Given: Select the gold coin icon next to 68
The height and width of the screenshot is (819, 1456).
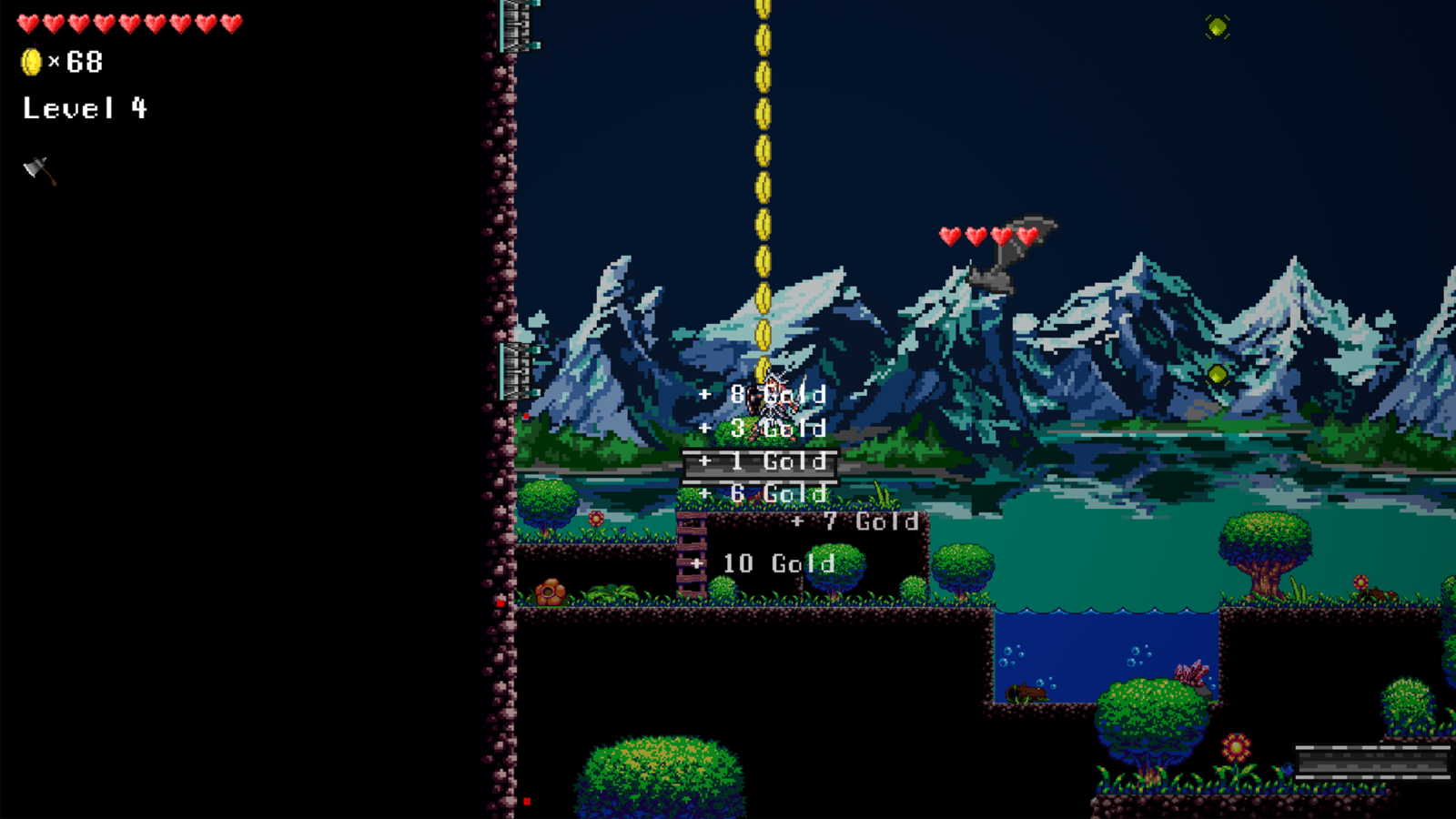Looking at the screenshot, I should coord(31,62).
